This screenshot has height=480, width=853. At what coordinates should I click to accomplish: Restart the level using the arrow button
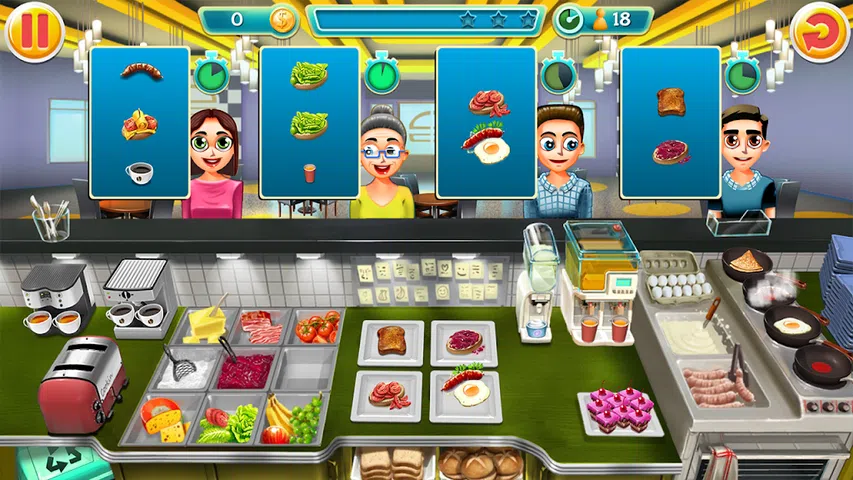820,33
